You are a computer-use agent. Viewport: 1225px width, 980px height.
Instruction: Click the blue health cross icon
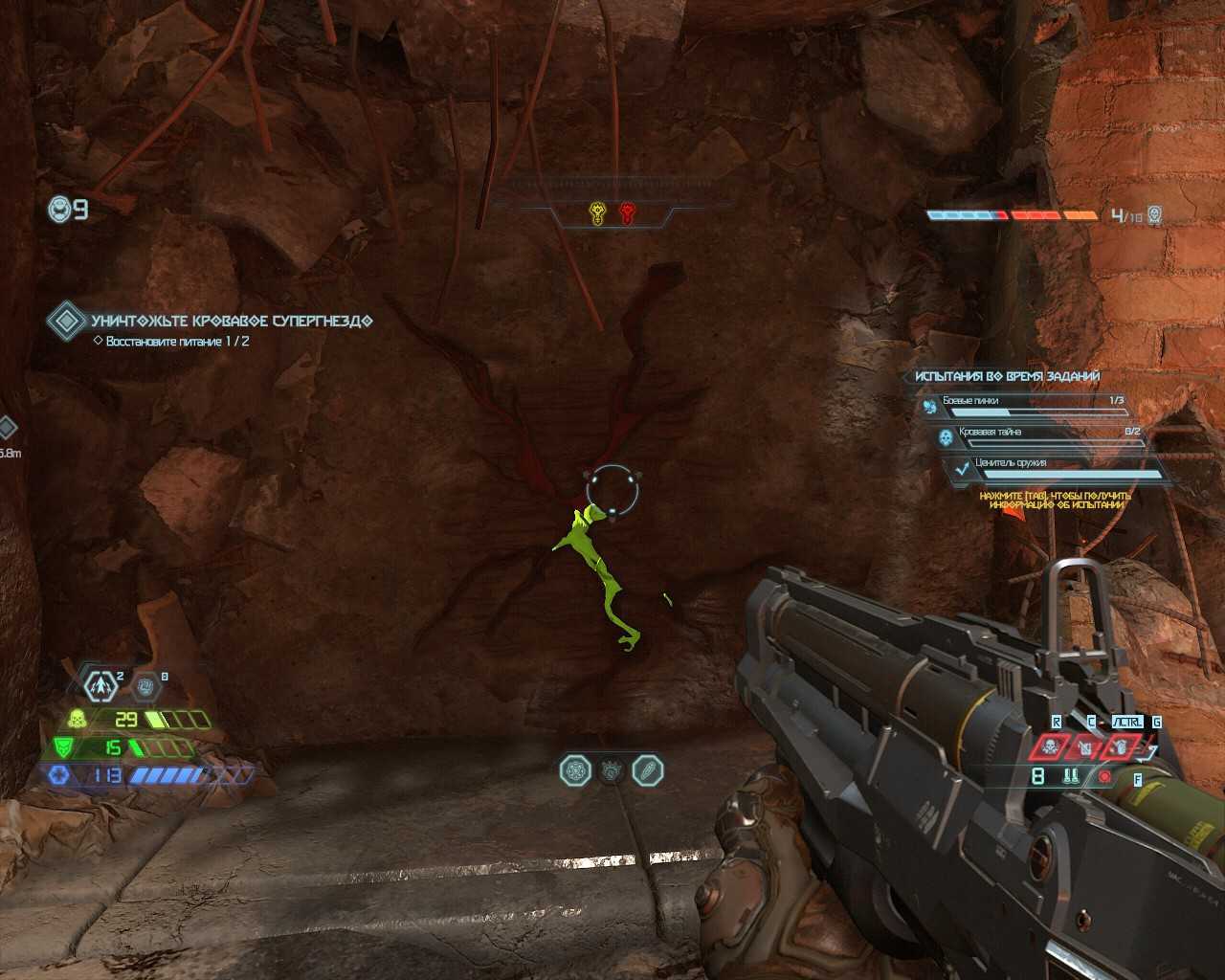59,775
